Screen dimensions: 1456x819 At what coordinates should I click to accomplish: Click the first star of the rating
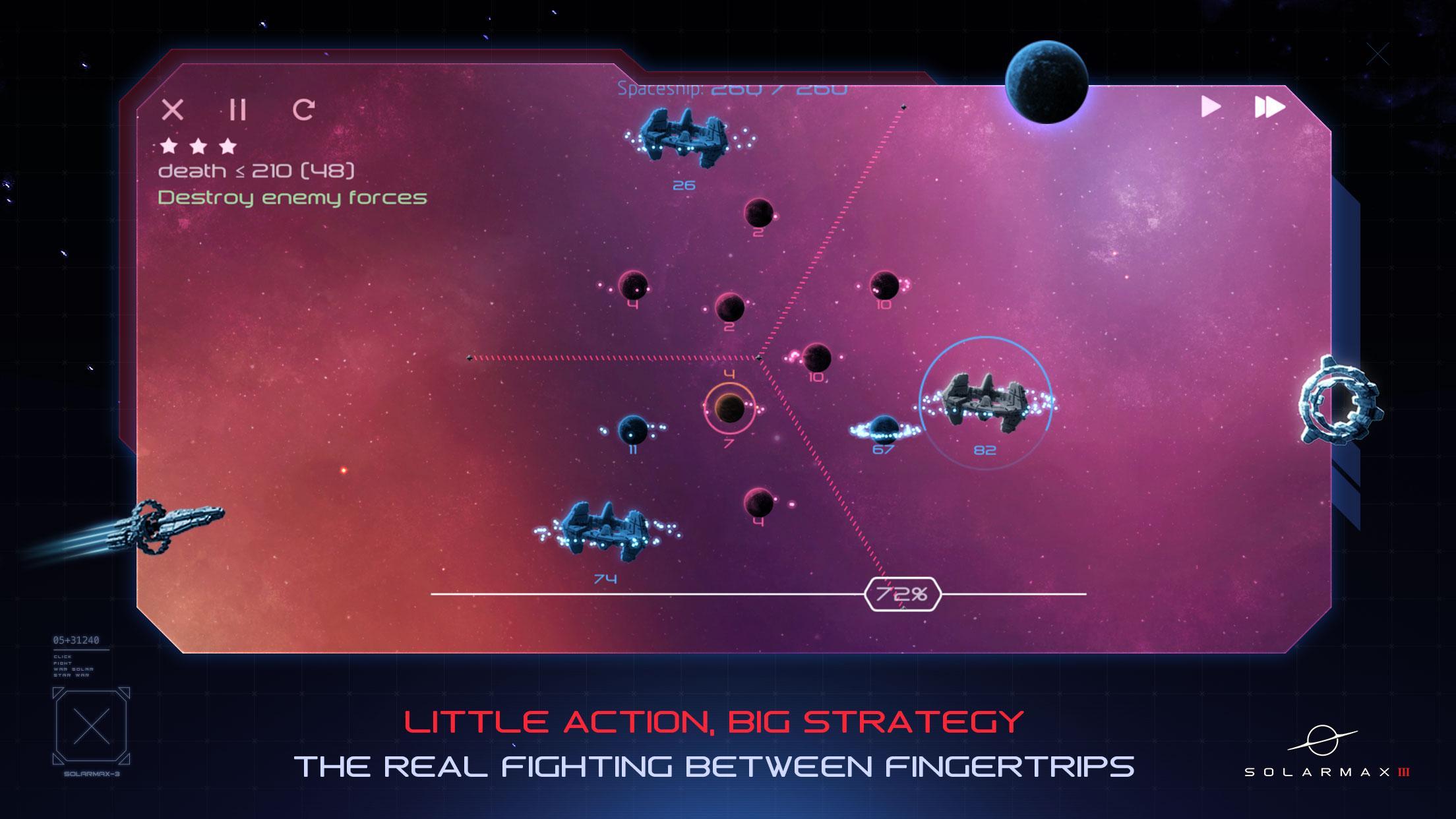[x=169, y=145]
